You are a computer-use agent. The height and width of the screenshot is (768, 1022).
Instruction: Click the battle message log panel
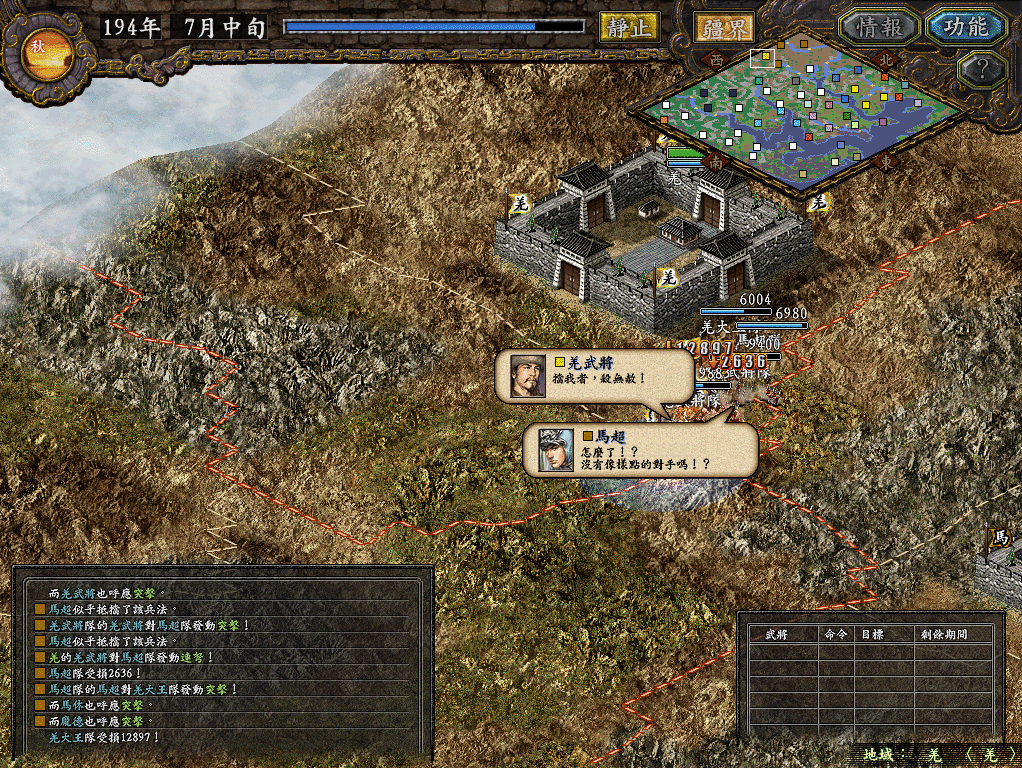(222, 660)
